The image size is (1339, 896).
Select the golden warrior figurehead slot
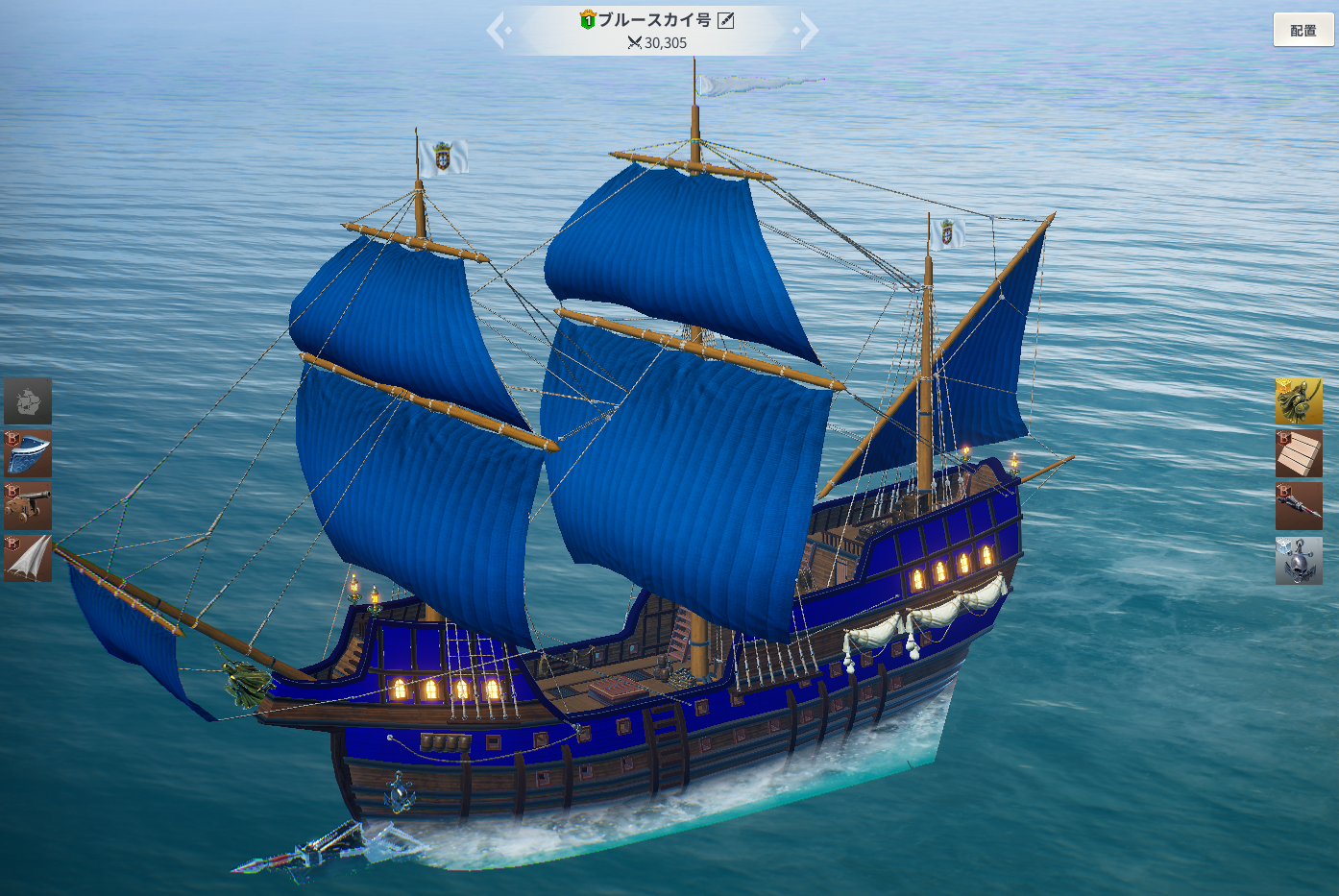pos(1299,400)
